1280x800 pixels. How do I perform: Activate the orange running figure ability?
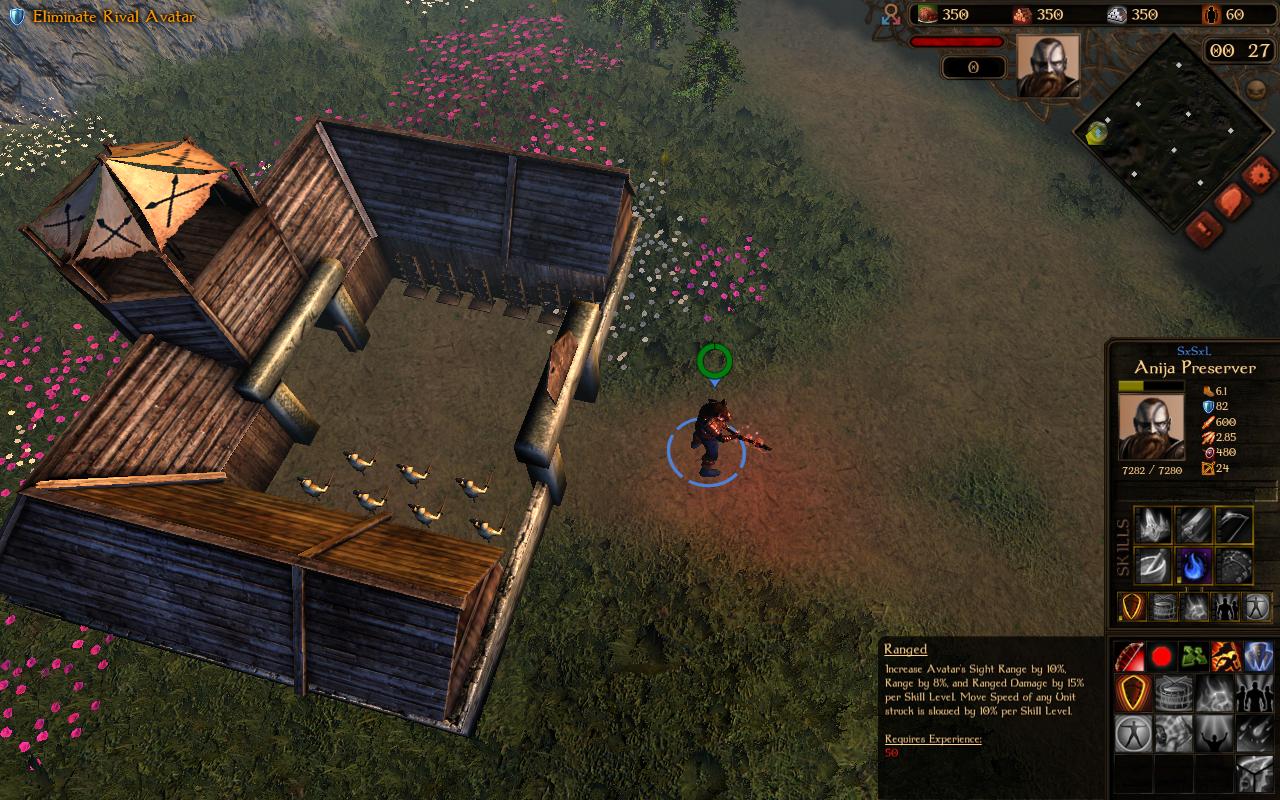[1226, 657]
